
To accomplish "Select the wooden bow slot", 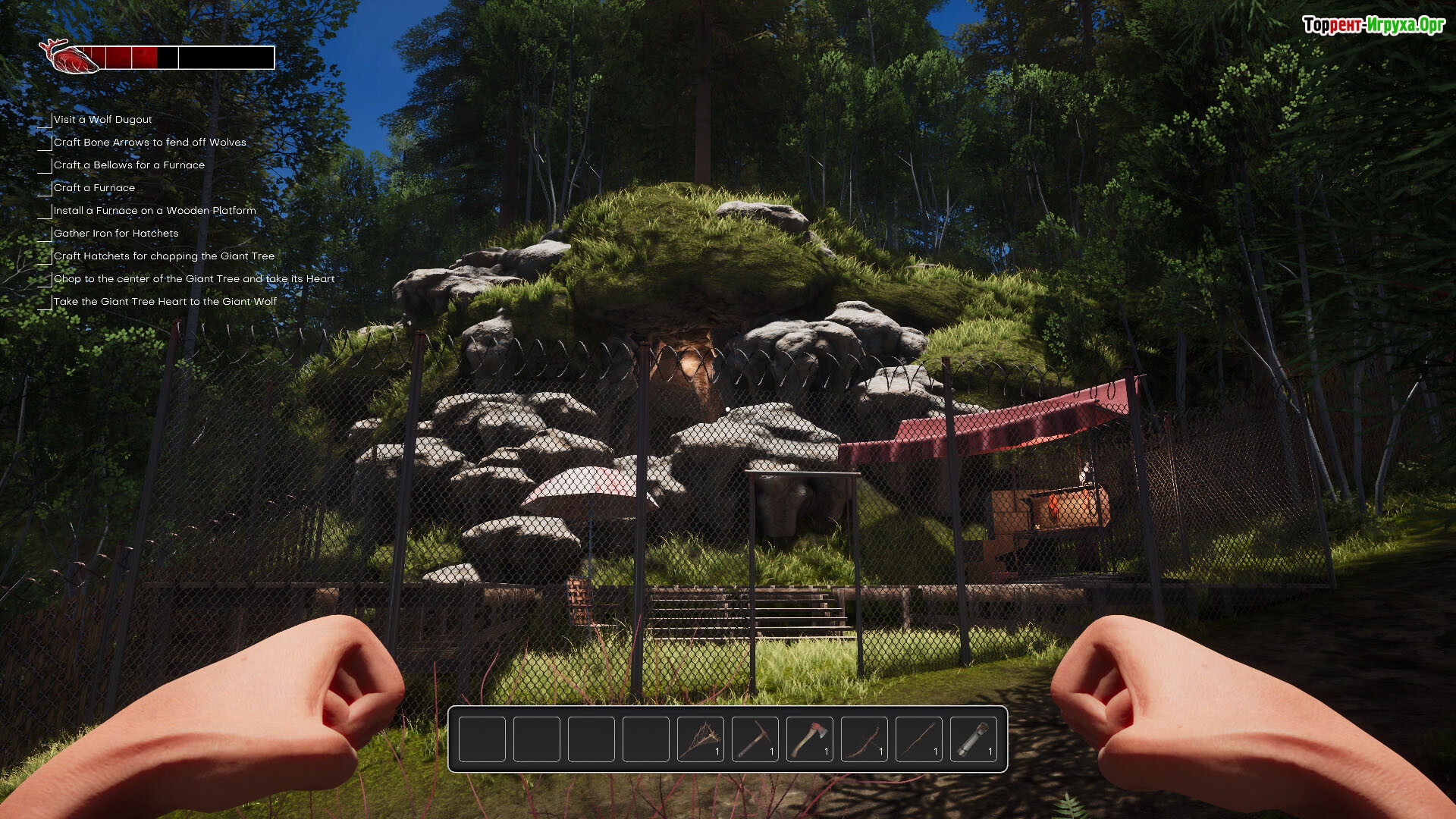I will click(x=864, y=739).
